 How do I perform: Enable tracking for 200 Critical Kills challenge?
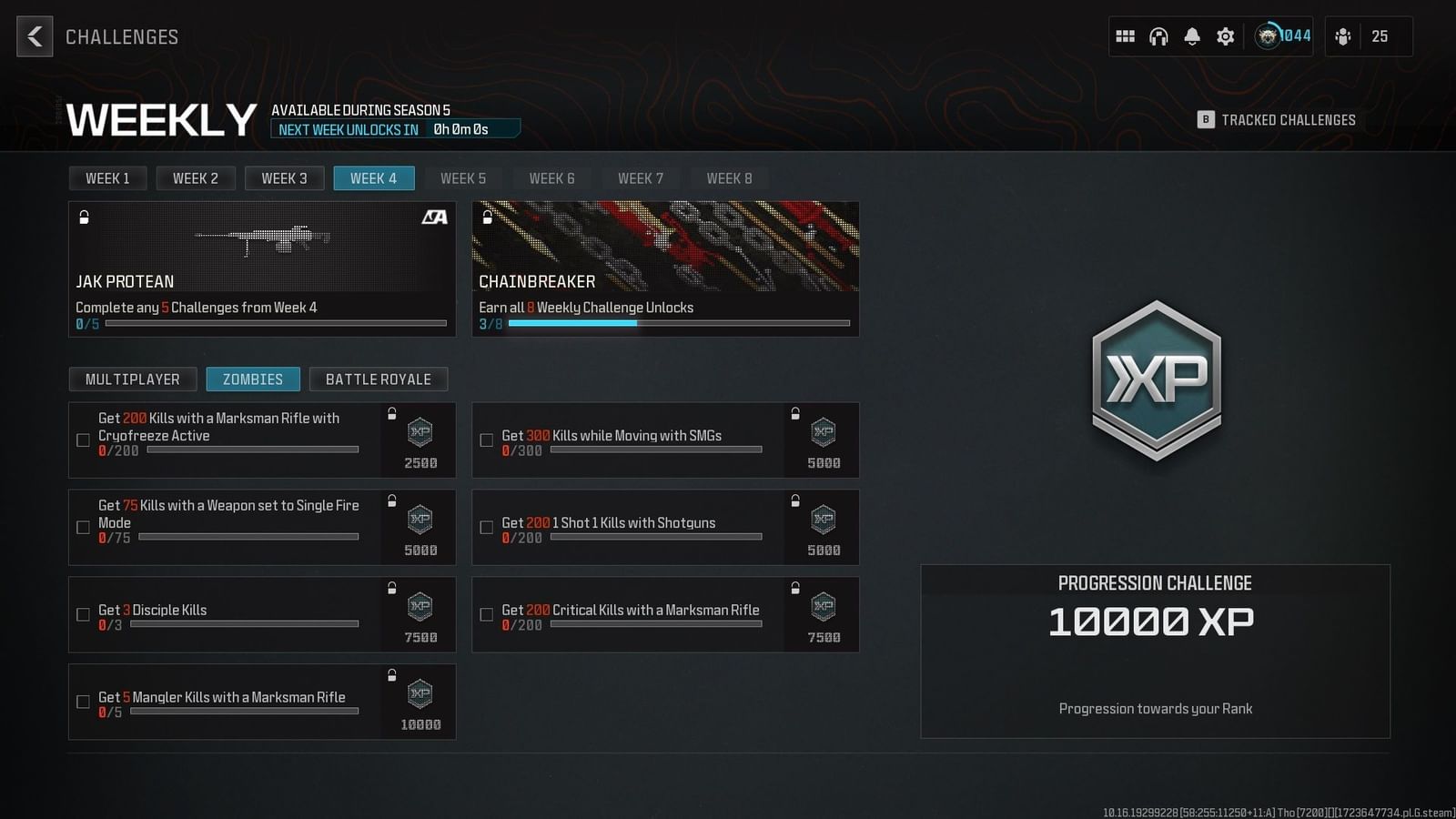tap(486, 614)
